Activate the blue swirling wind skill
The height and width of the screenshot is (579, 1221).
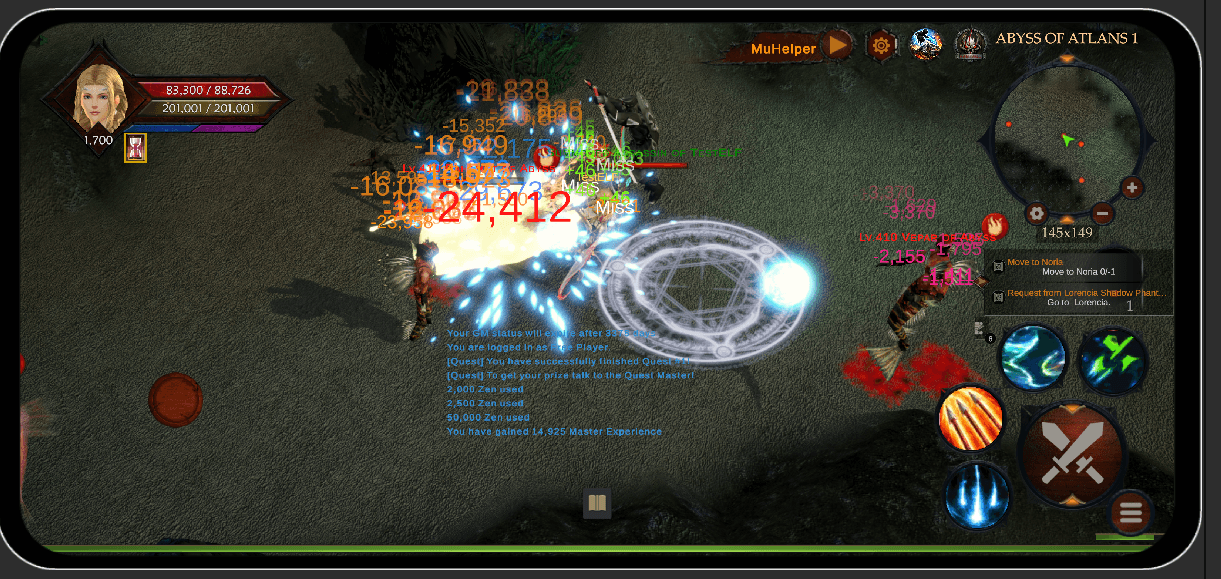(1034, 357)
